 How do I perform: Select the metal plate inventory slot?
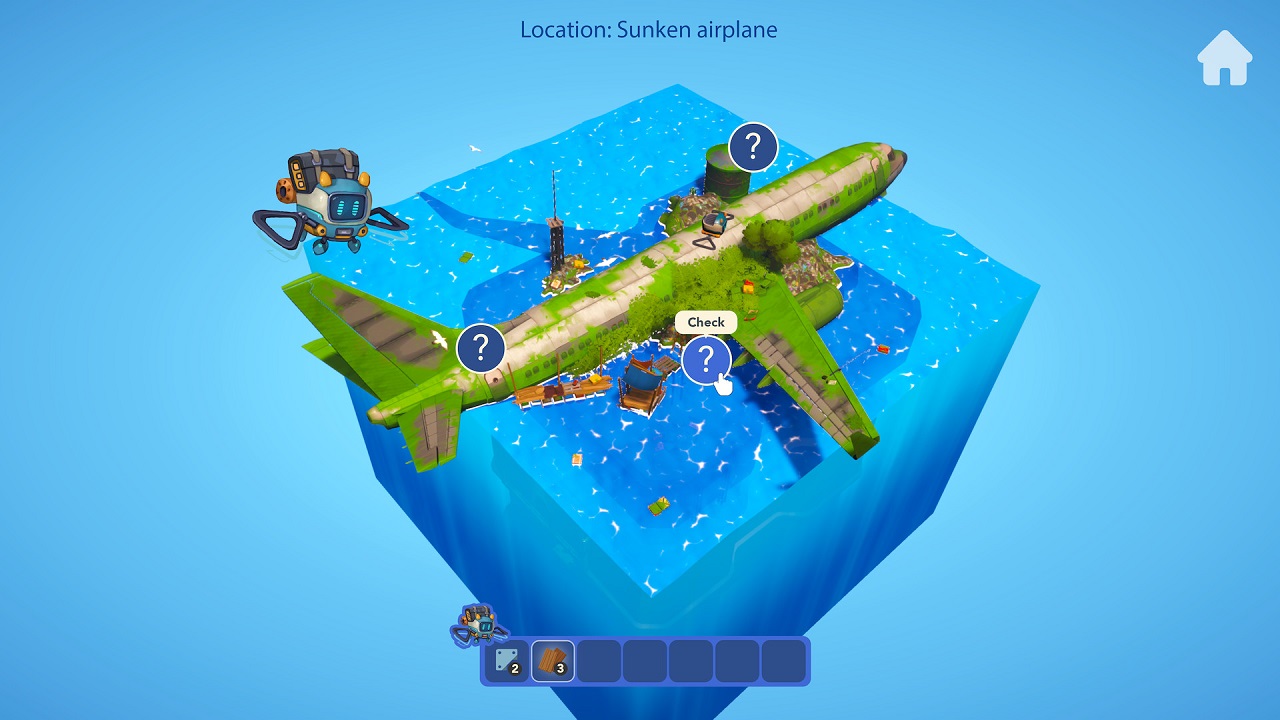pyautogui.click(x=507, y=661)
